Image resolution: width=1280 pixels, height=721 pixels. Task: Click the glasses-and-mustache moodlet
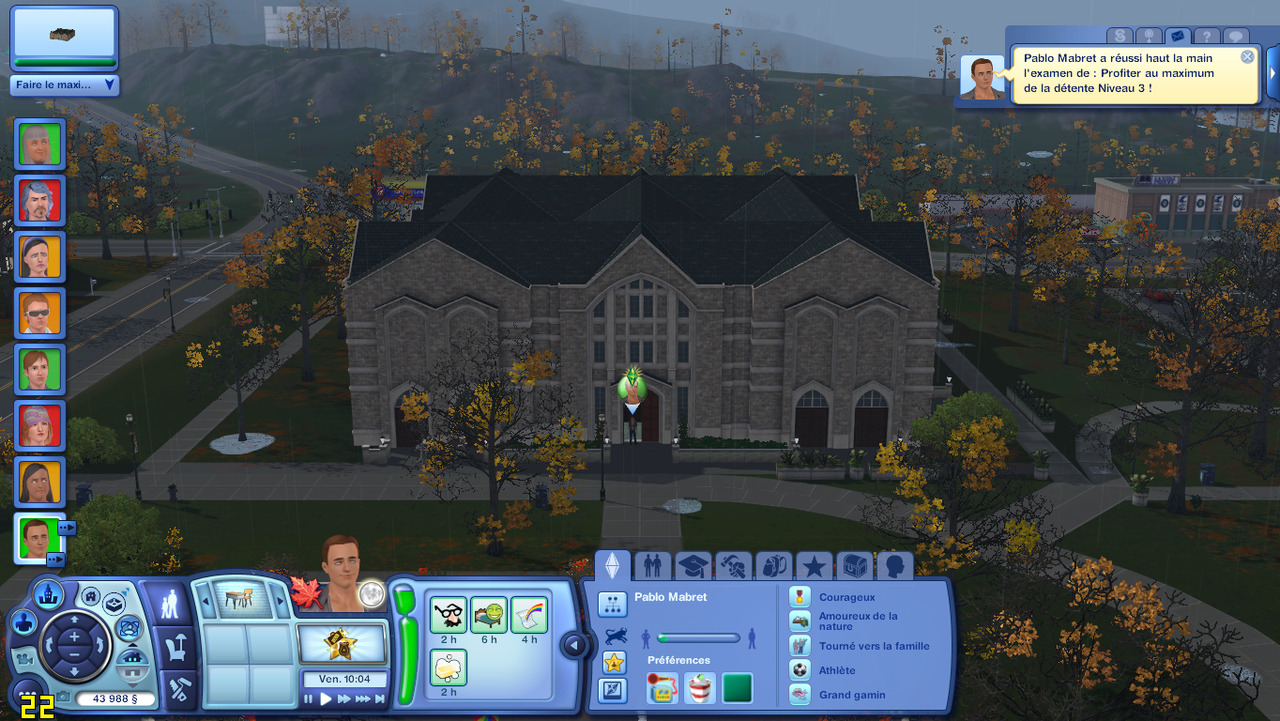click(x=448, y=614)
